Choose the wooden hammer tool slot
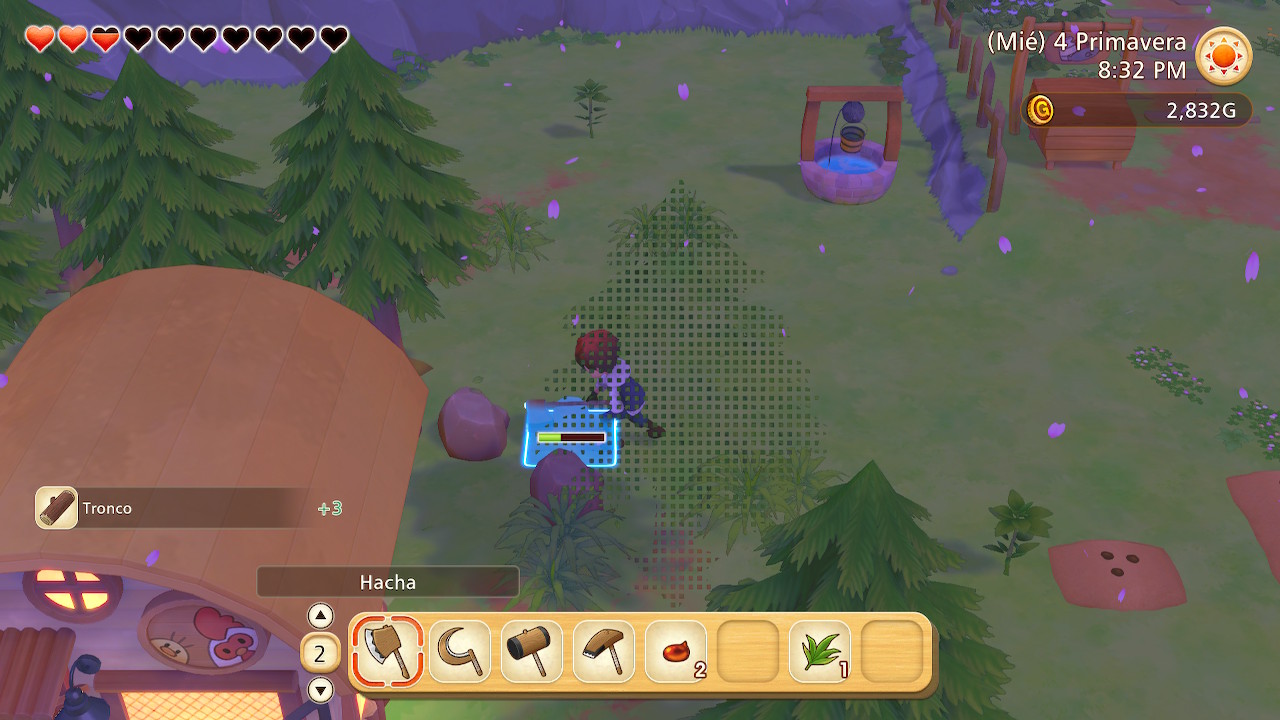 [x=532, y=652]
